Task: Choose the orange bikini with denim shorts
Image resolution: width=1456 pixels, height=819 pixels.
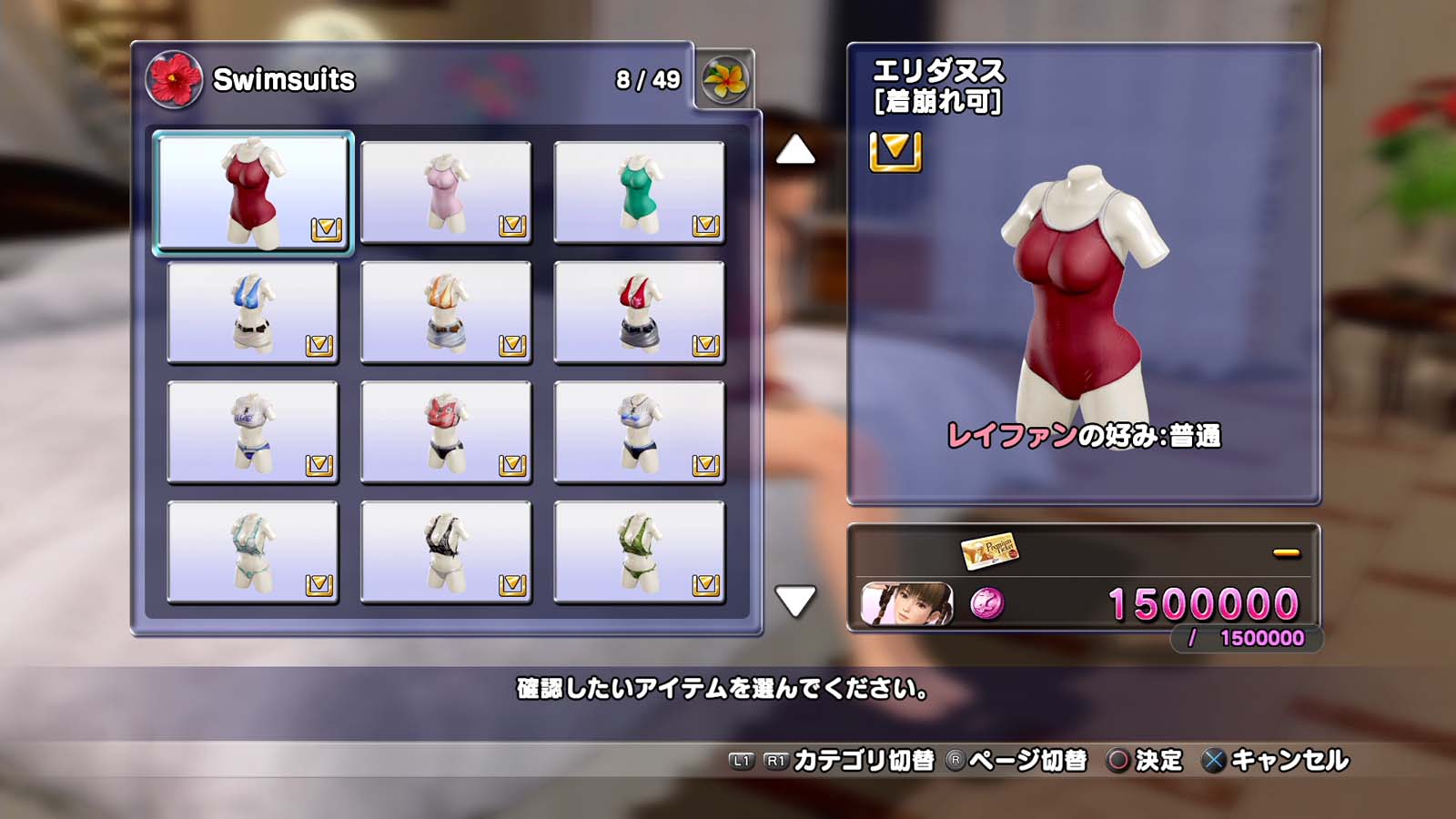Action: [446, 312]
